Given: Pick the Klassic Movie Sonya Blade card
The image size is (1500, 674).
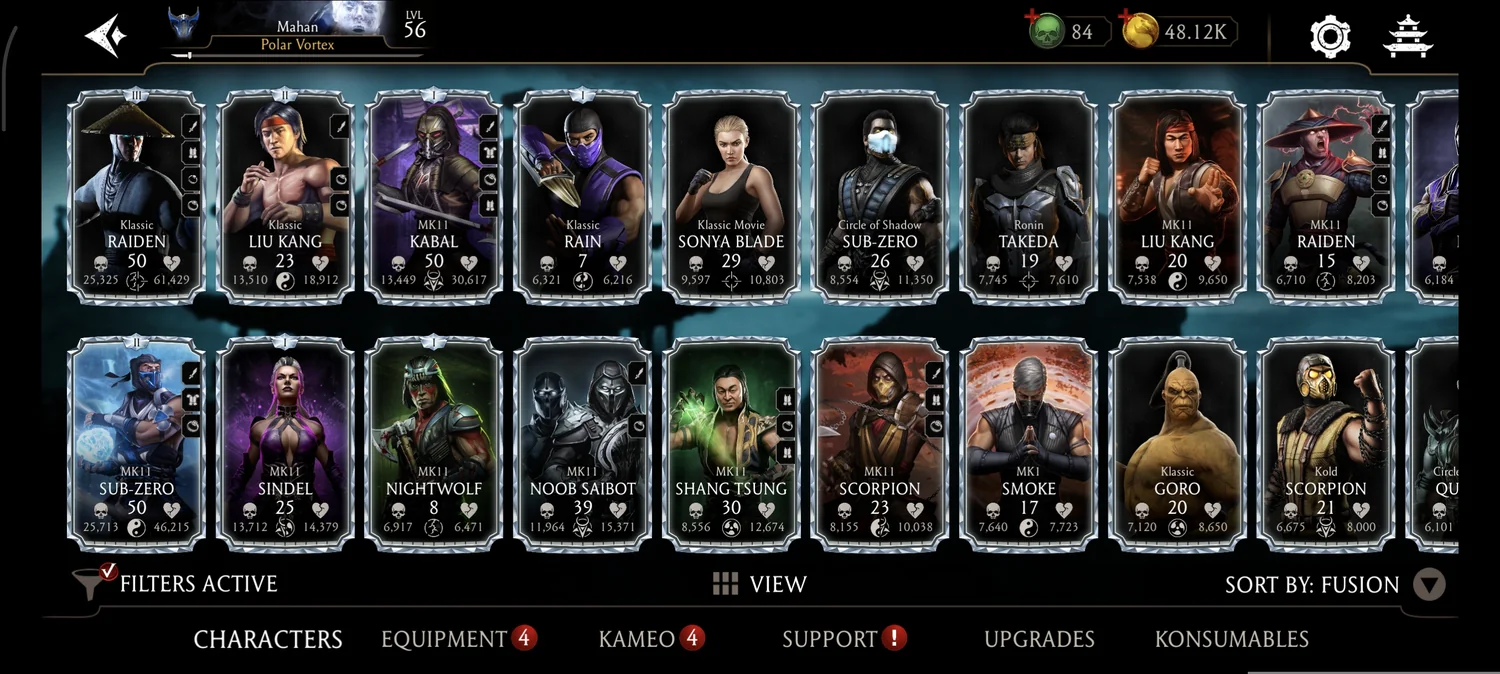Looking at the screenshot, I should click(731, 195).
